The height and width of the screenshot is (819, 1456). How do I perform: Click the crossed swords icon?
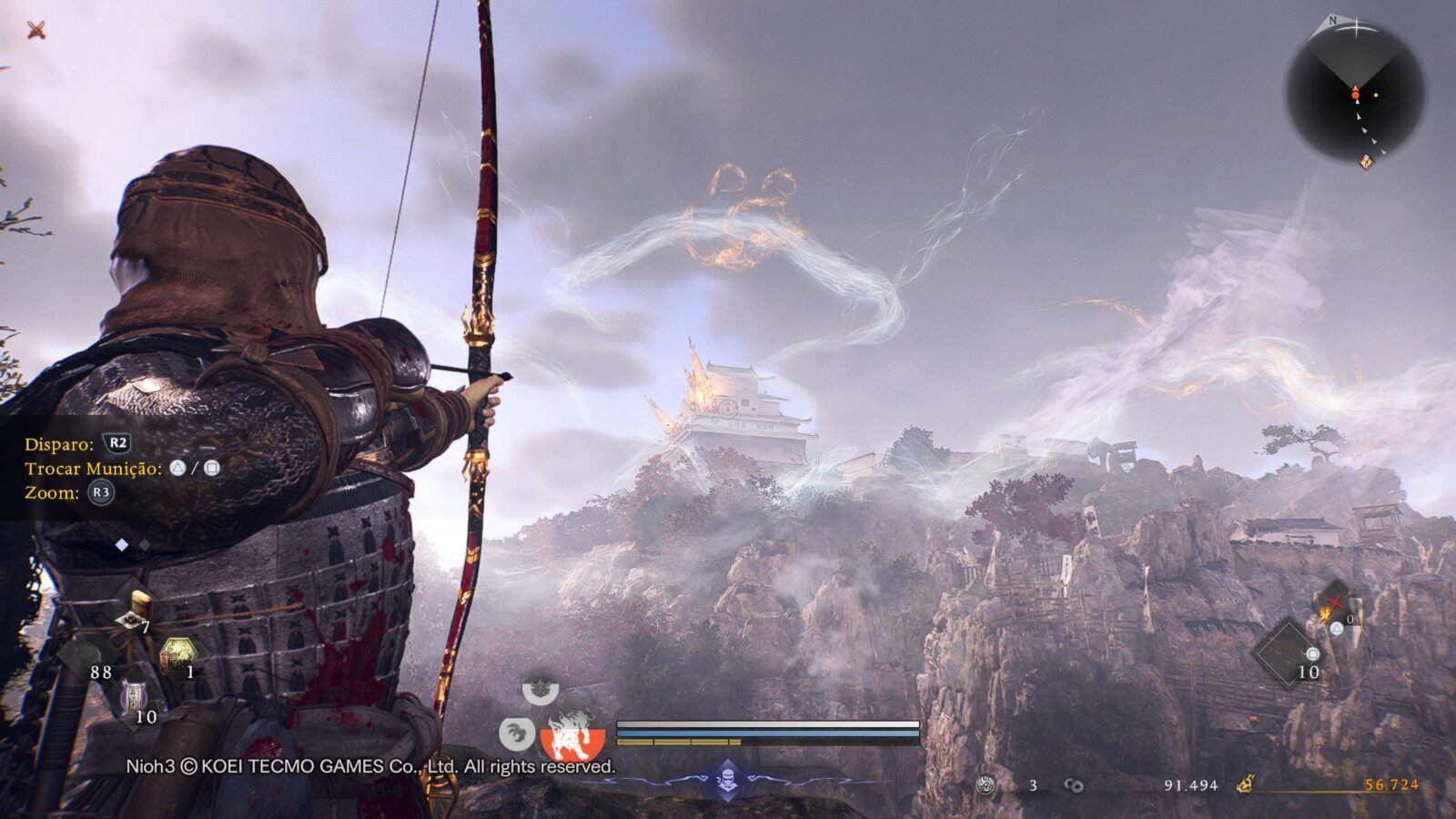pos(36,30)
